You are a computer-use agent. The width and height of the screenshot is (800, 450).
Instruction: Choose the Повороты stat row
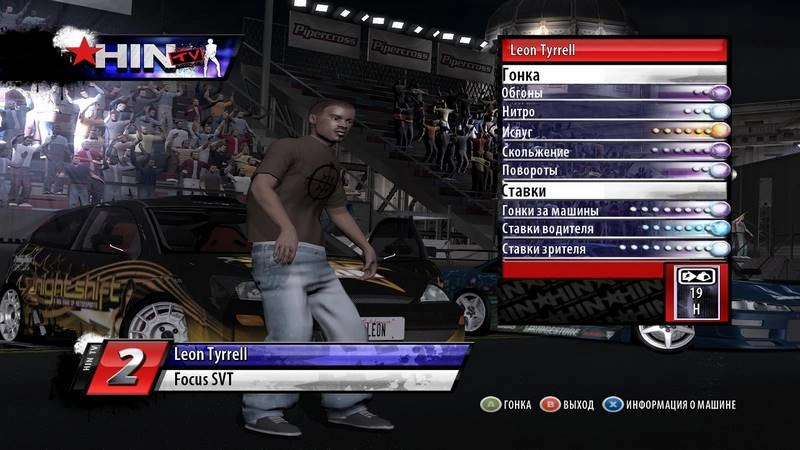614,170
